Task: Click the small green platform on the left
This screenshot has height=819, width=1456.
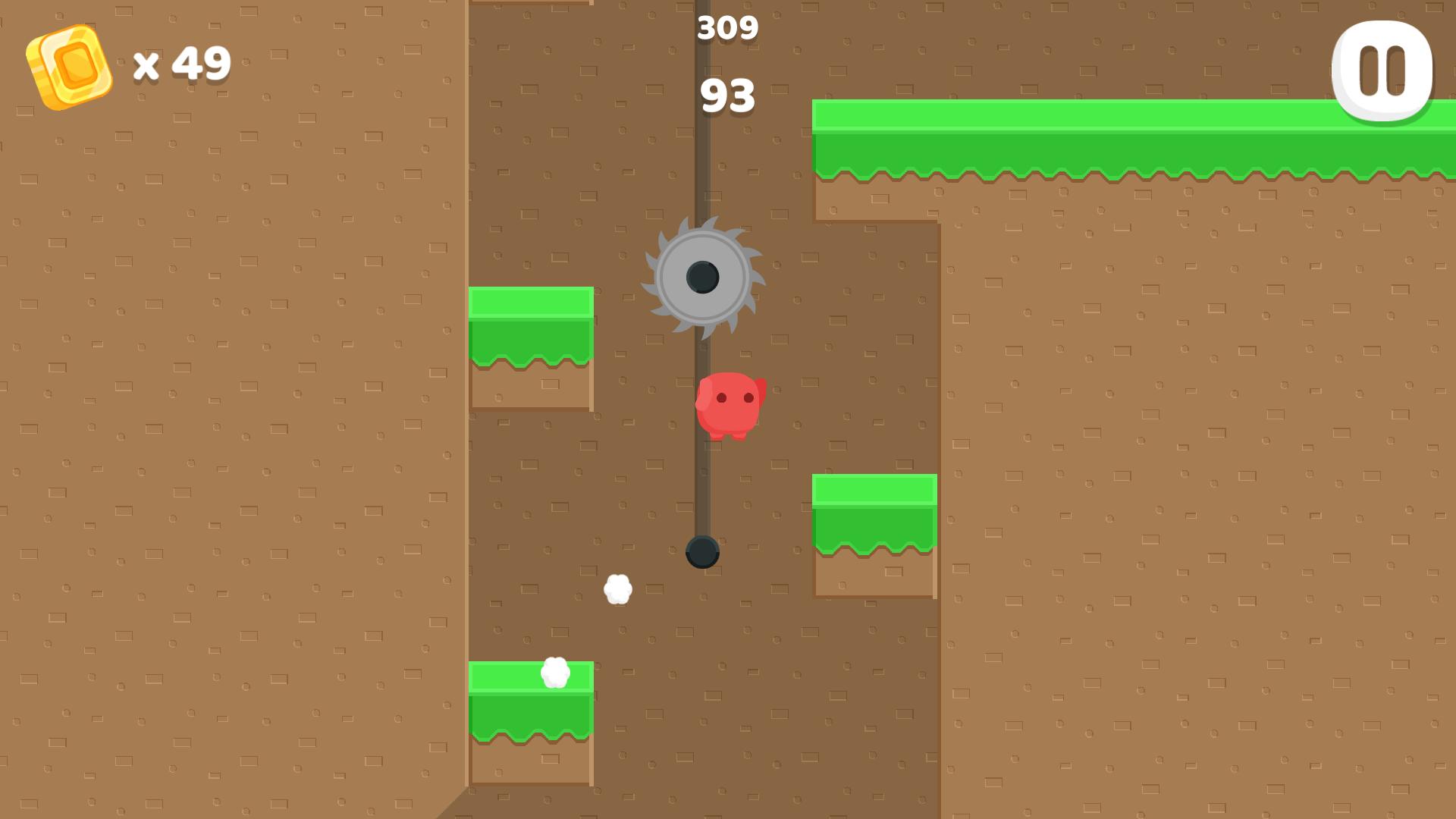Action: (x=531, y=326)
